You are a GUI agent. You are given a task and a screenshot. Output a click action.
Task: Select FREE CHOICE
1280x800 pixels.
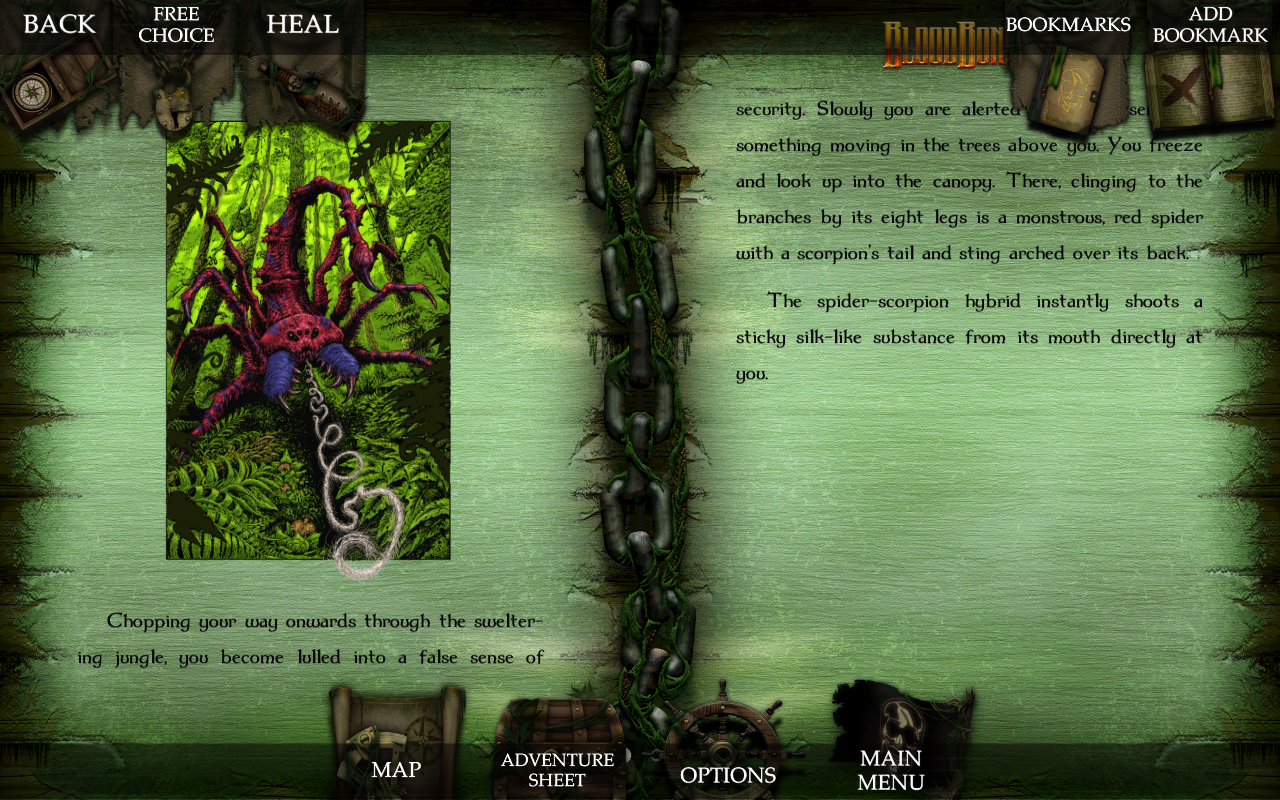pyautogui.click(x=177, y=24)
